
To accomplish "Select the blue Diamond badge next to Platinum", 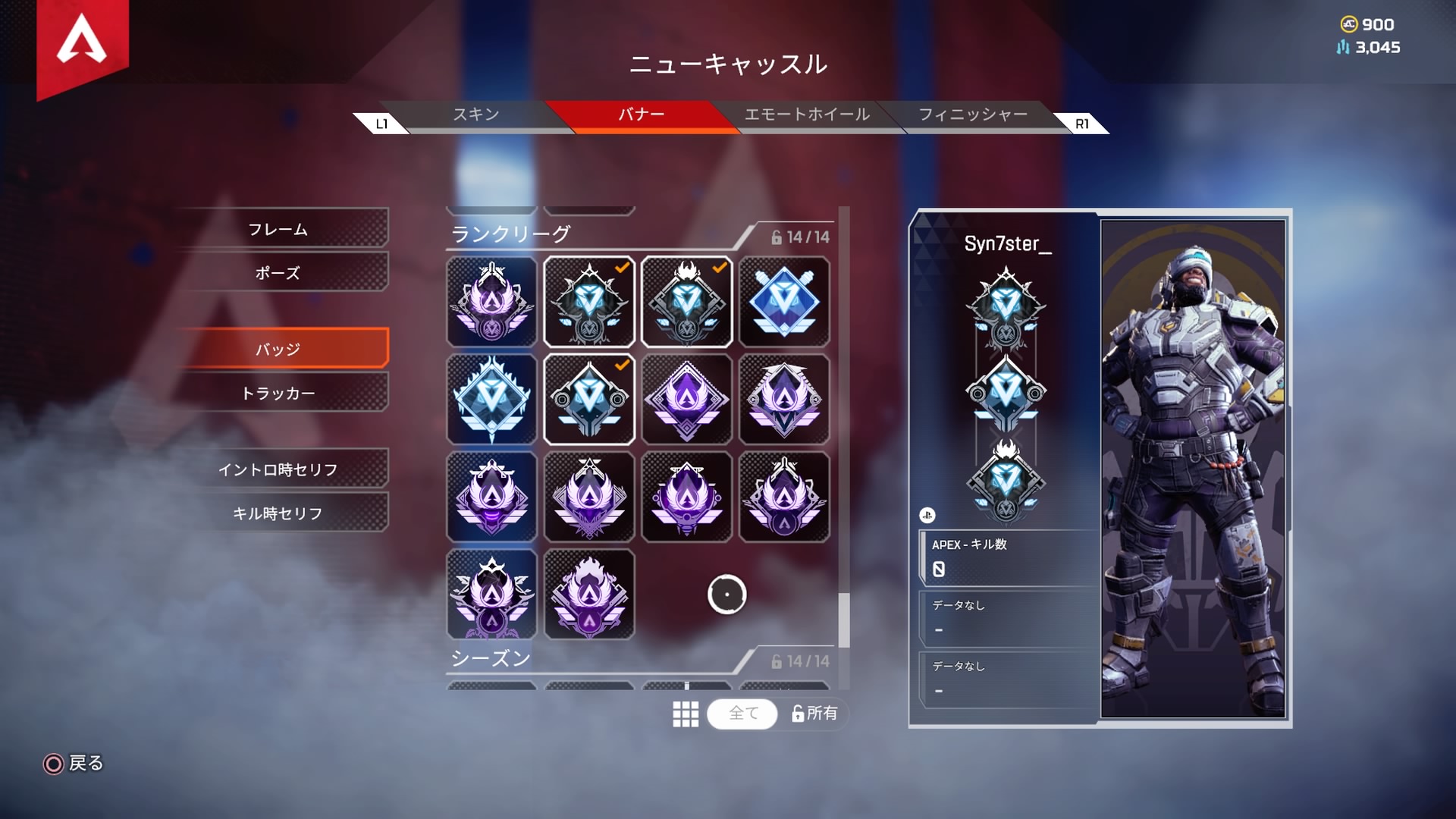I will coord(784,301).
